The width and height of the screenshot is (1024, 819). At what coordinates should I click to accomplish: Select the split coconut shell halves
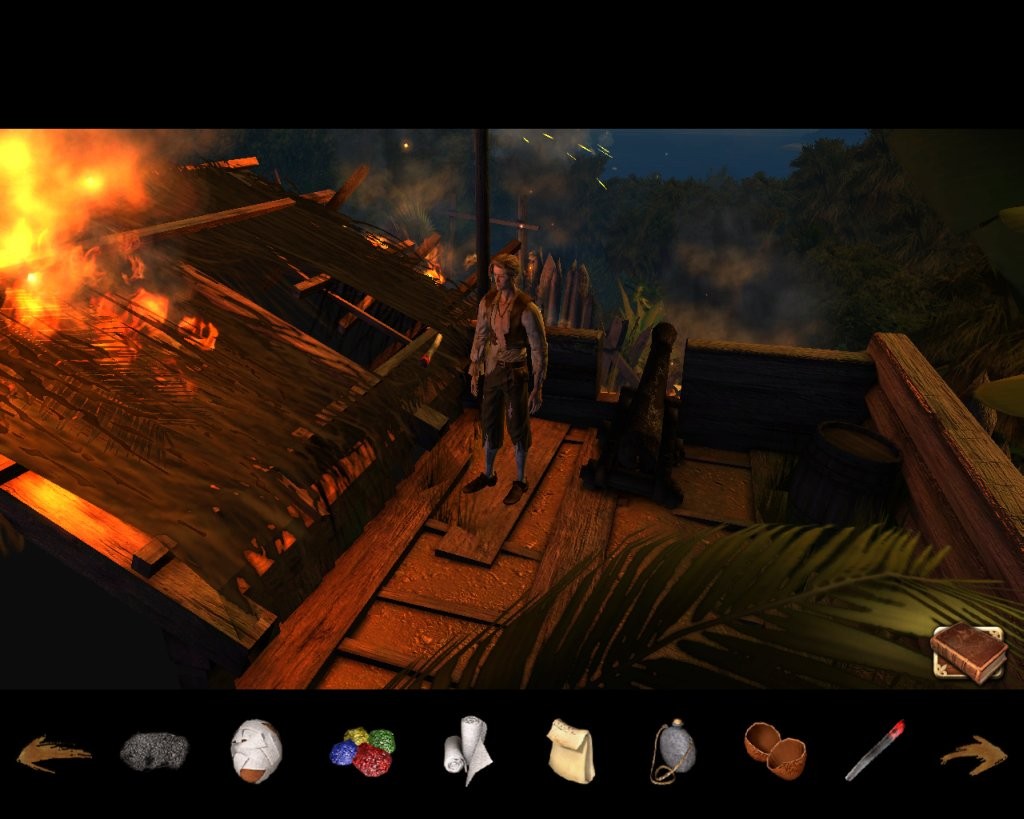(x=775, y=750)
